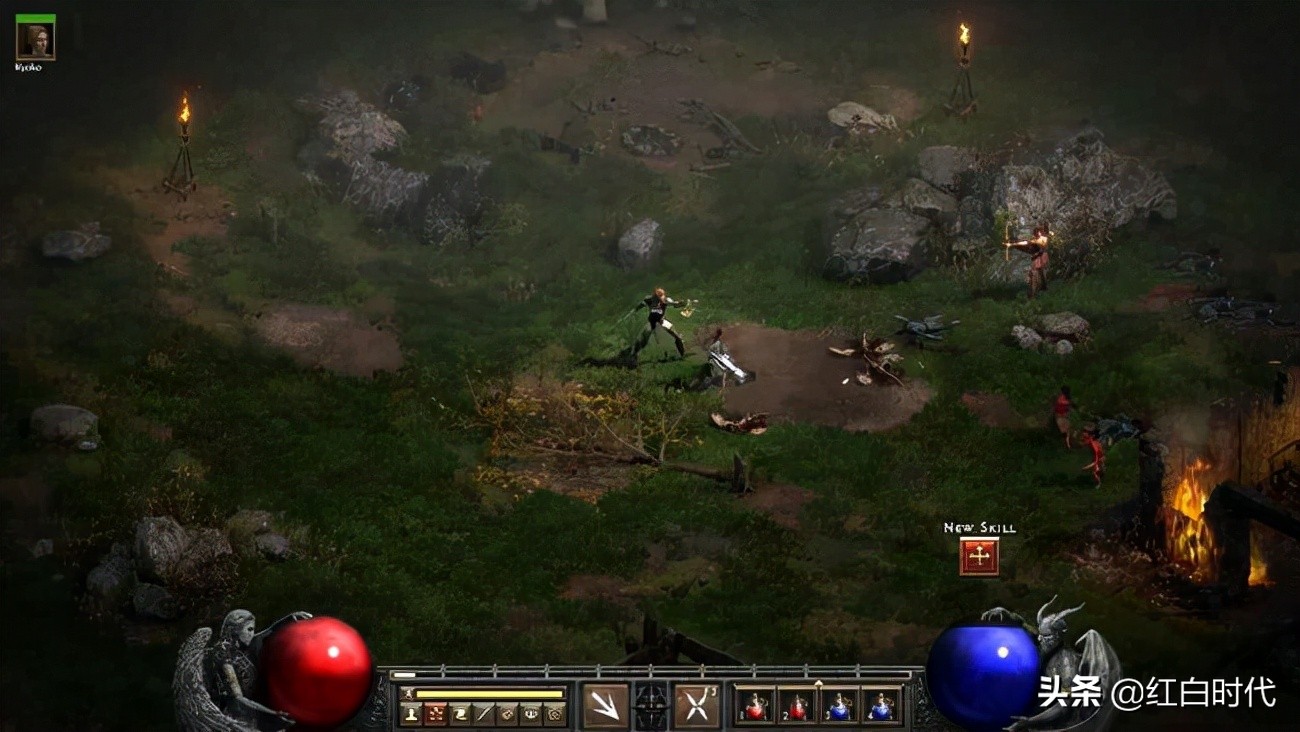The height and width of the screenshot is (732, 1300).
Task: Click the New Skill red button
Action: (979, 556)
